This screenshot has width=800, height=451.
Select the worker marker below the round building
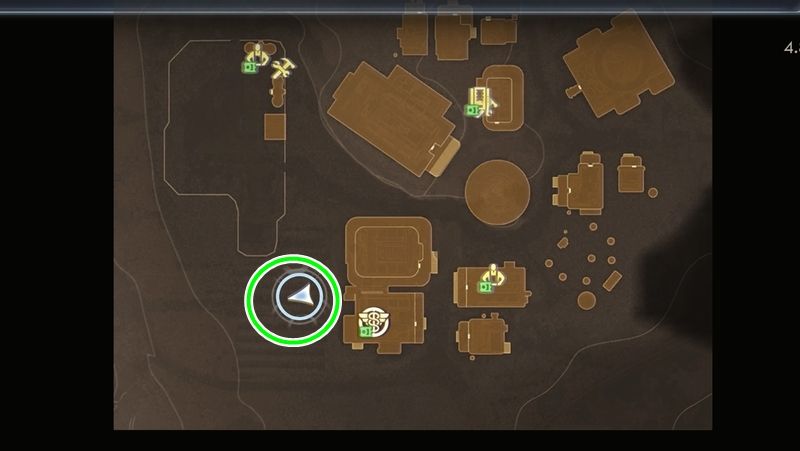point(491,273)
